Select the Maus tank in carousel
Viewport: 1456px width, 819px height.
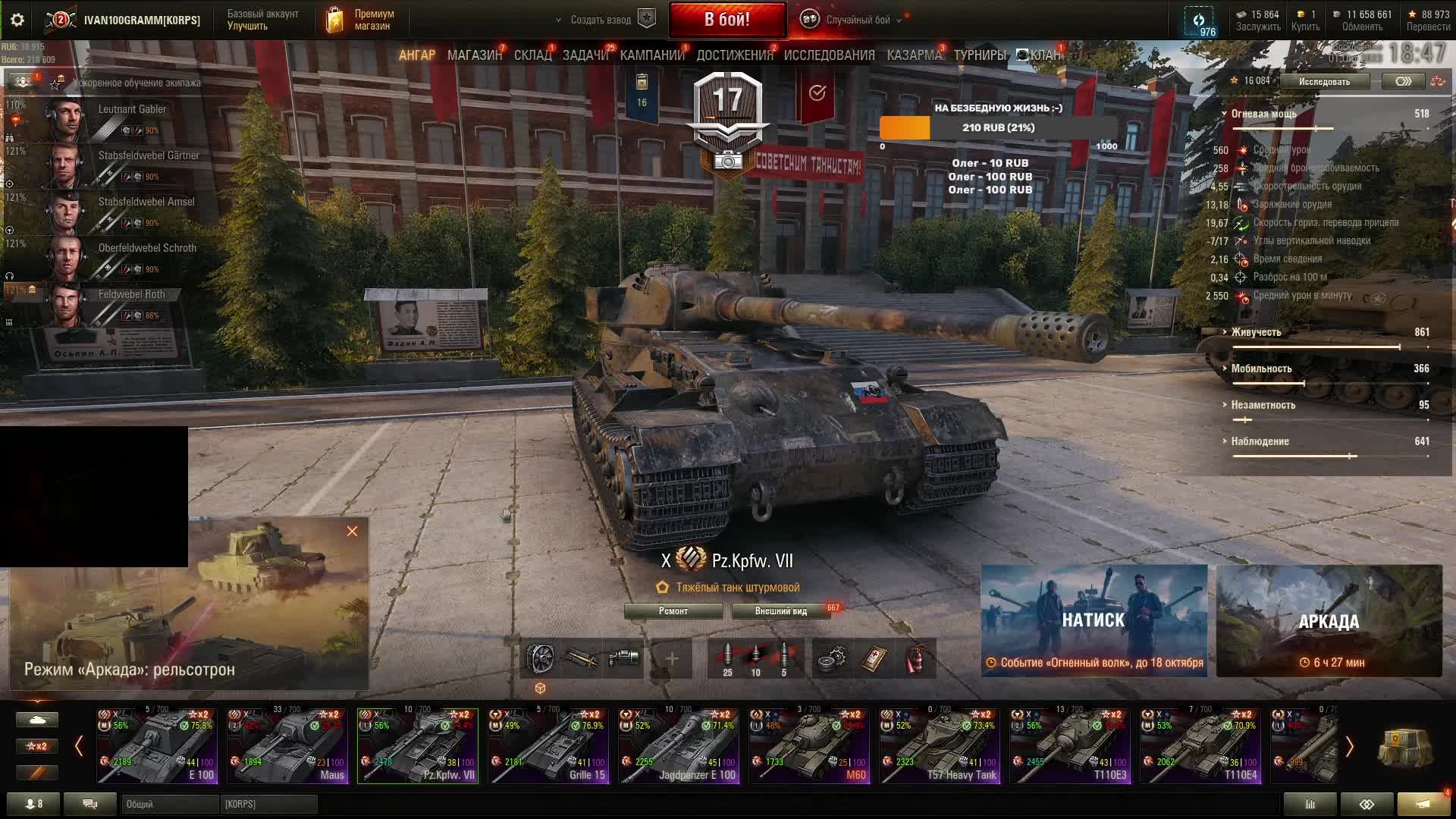pyautogui.click(x=287, y=745)
